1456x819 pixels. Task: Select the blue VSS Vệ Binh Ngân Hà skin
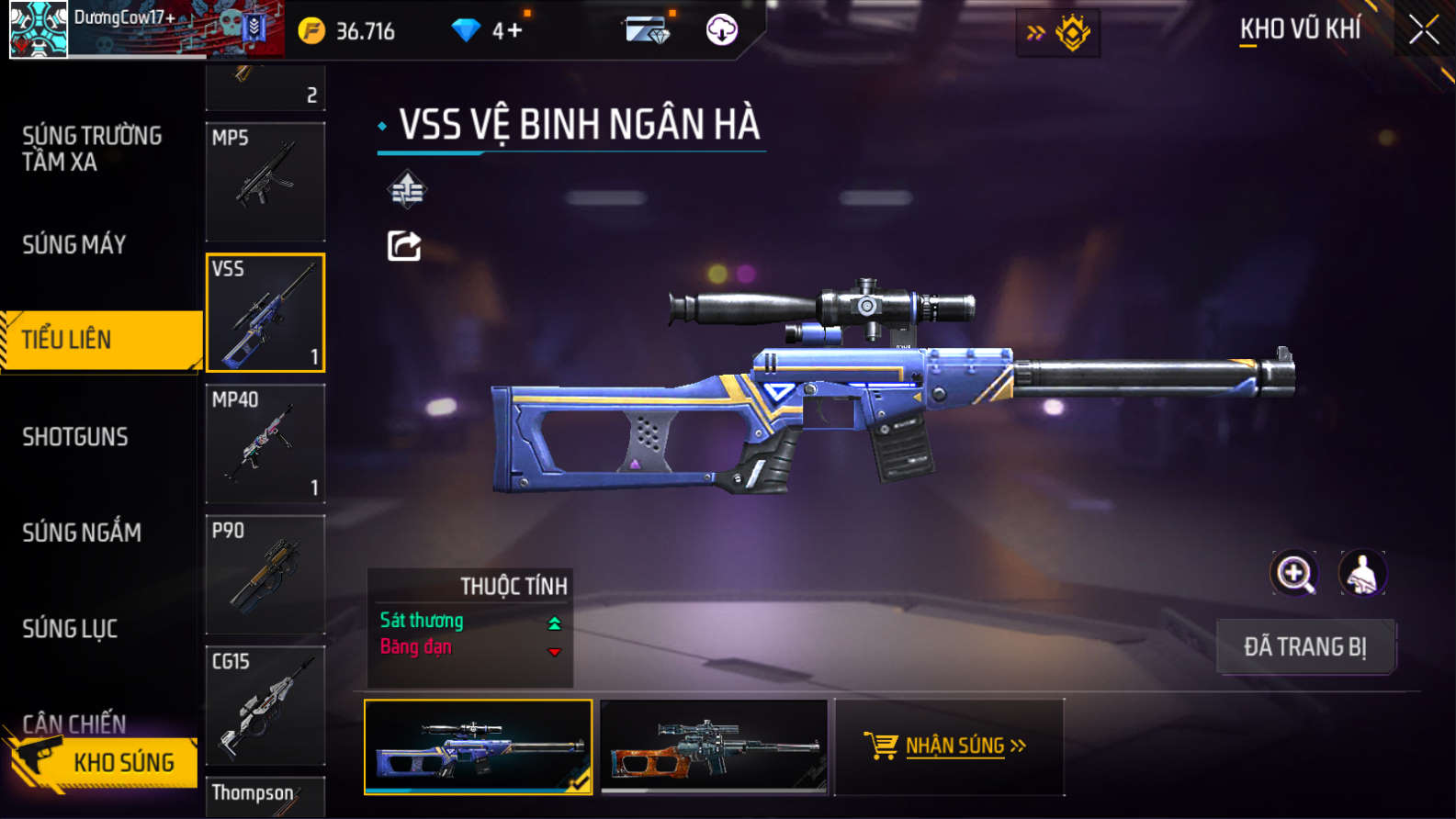pyautogui.click(x=478, y=746)
